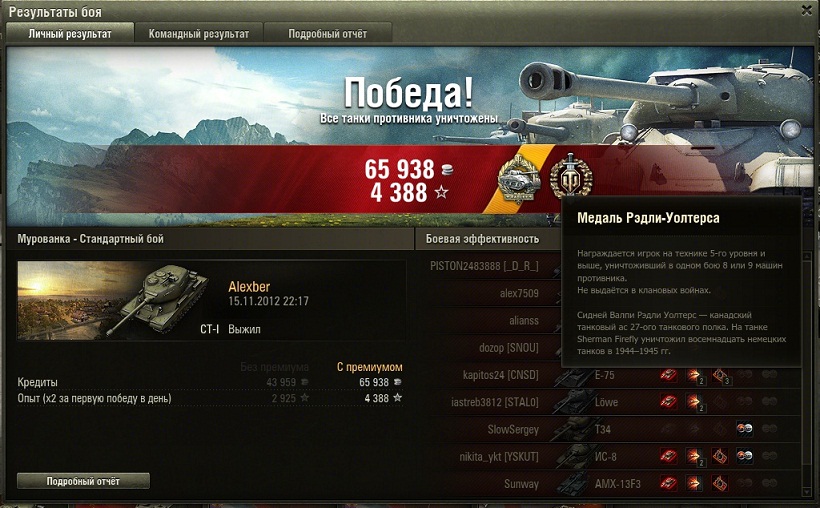Switch to the Командный результат tab
The height and width of the screenshot is (508, 820).
click(x=199, y=34)
